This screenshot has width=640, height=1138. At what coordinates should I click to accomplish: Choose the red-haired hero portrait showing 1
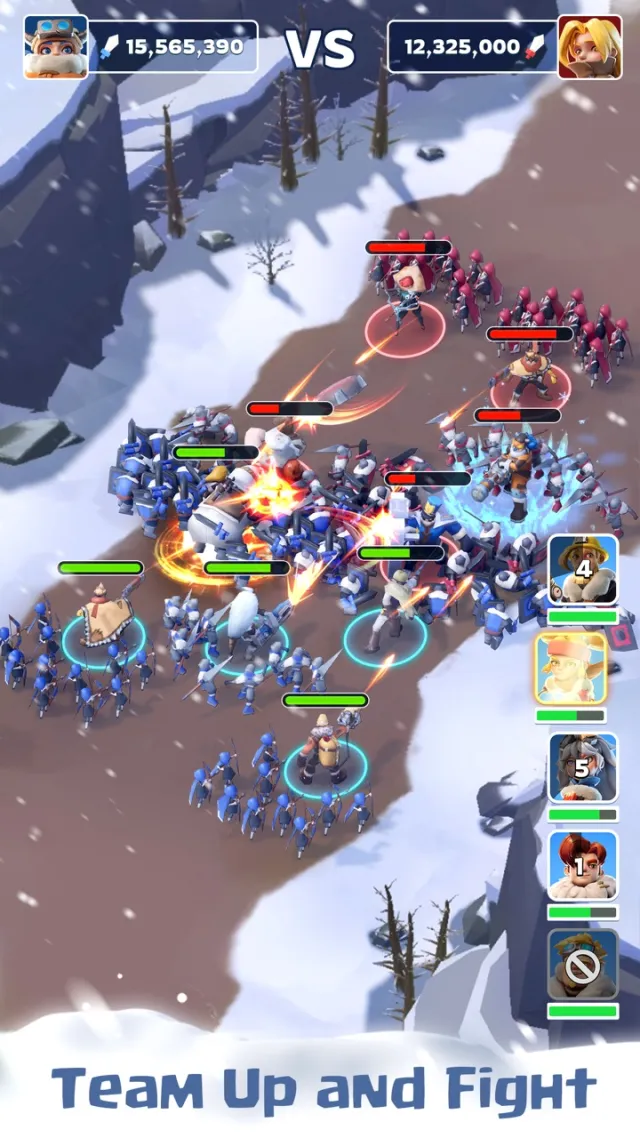coord(582,866)
